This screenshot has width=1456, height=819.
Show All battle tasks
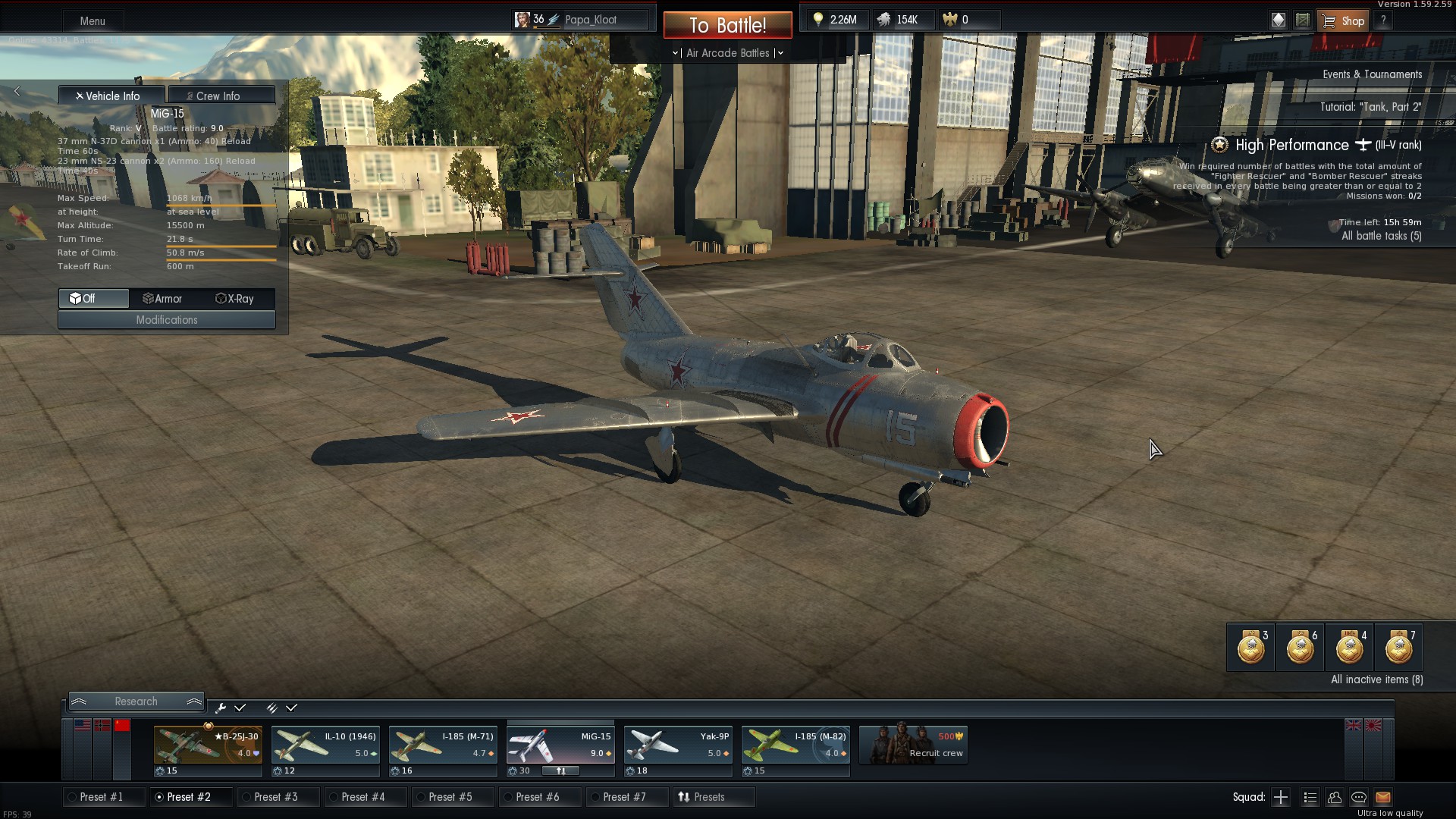1381,236
